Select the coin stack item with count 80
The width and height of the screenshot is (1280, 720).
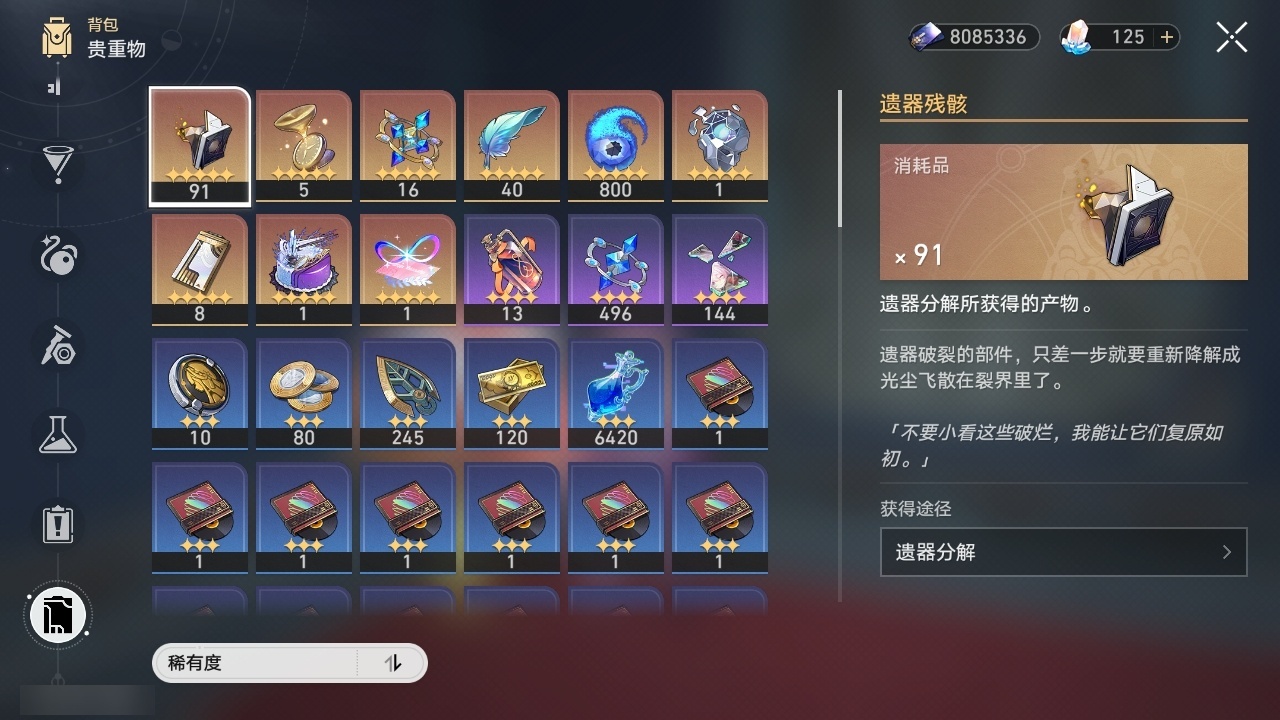point(303,392)
